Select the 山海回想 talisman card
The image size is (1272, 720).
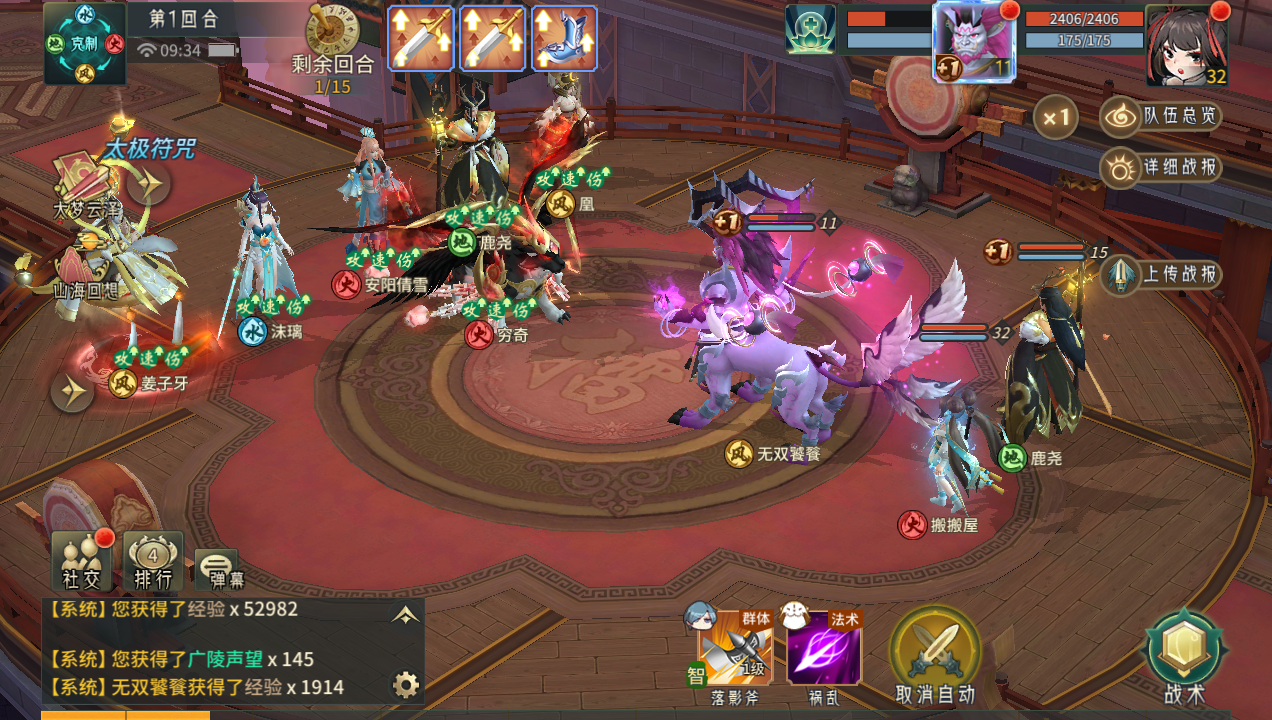pyautogui.click(x=85, y=267)
